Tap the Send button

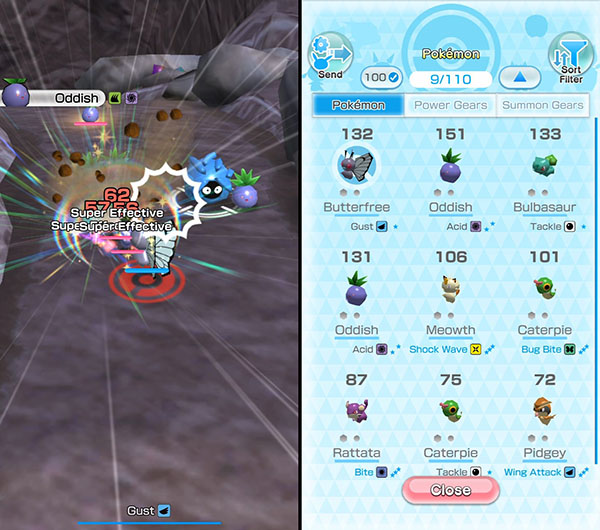click(329, 57)
